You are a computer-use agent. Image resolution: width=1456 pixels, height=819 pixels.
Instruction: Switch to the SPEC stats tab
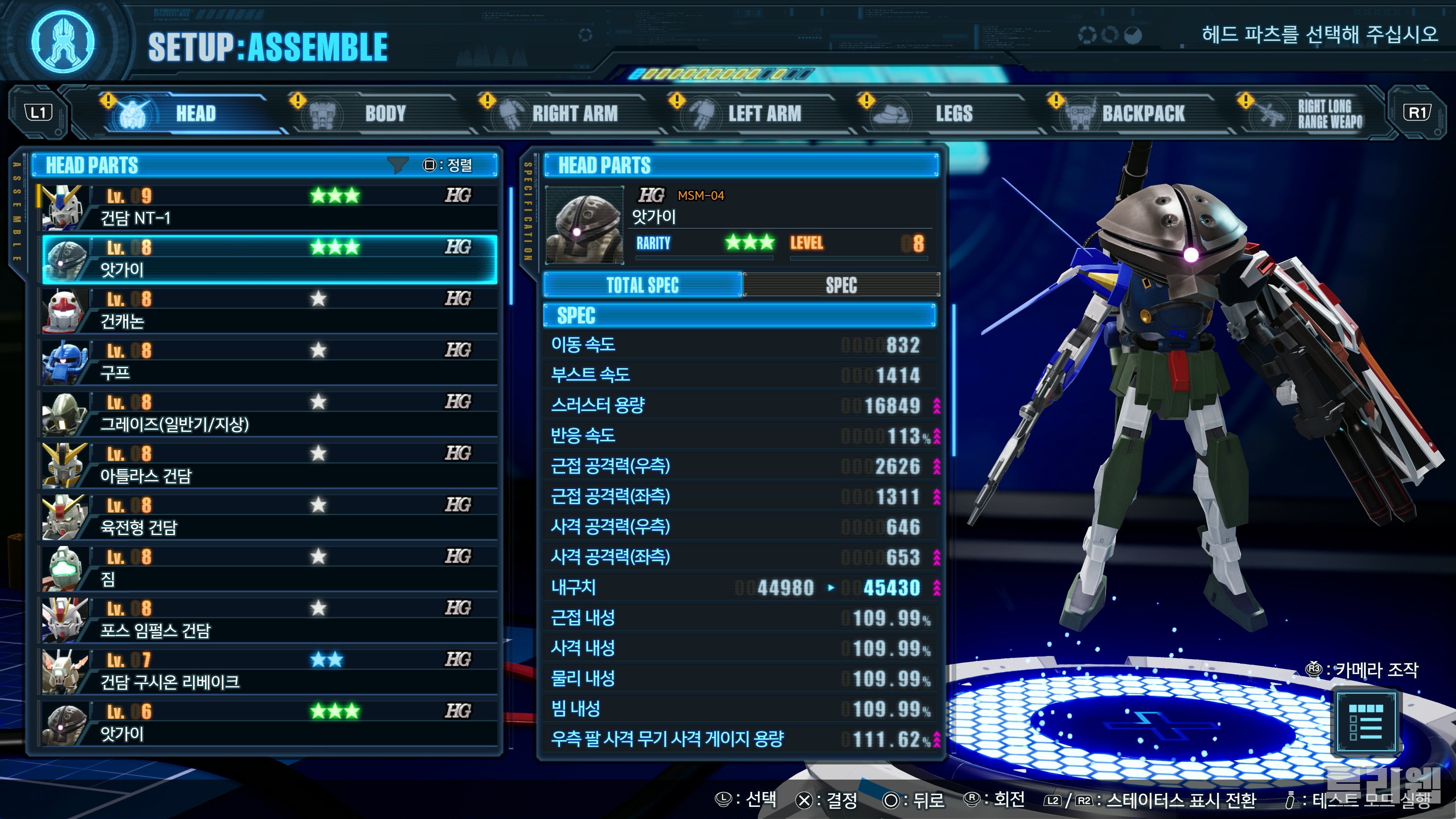841,286
